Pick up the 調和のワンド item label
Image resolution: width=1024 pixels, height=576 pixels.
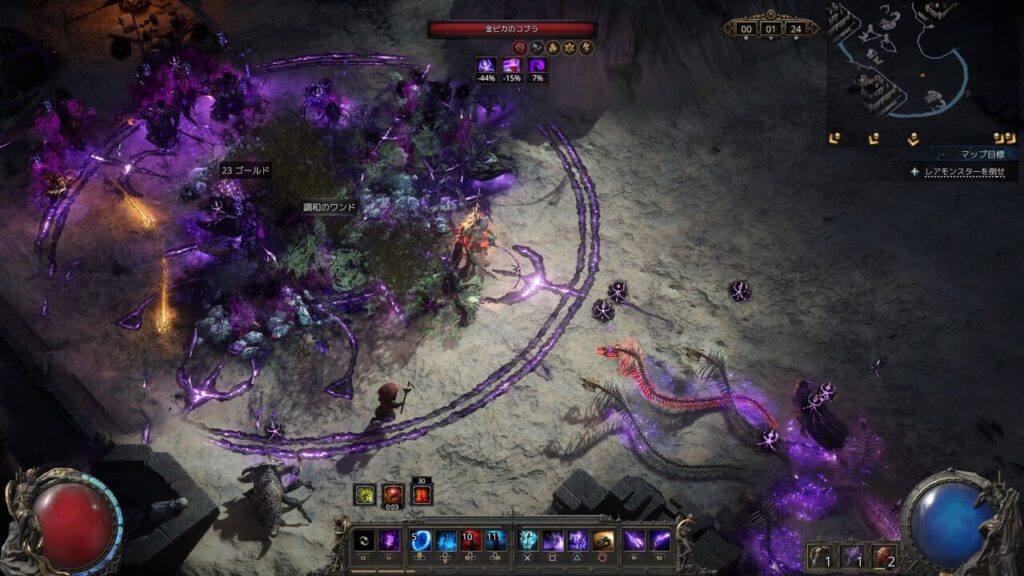pos(330,208)
